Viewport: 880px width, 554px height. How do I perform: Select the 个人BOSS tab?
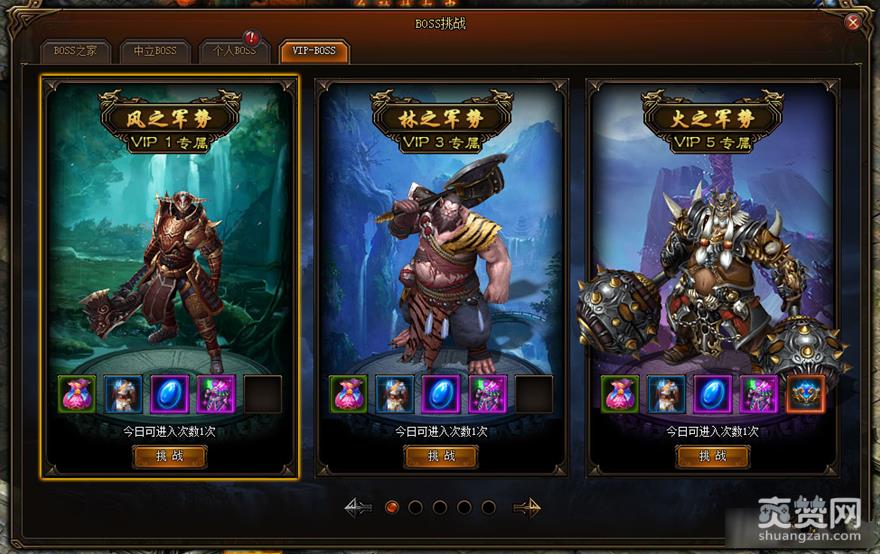[x=233, y=51]
